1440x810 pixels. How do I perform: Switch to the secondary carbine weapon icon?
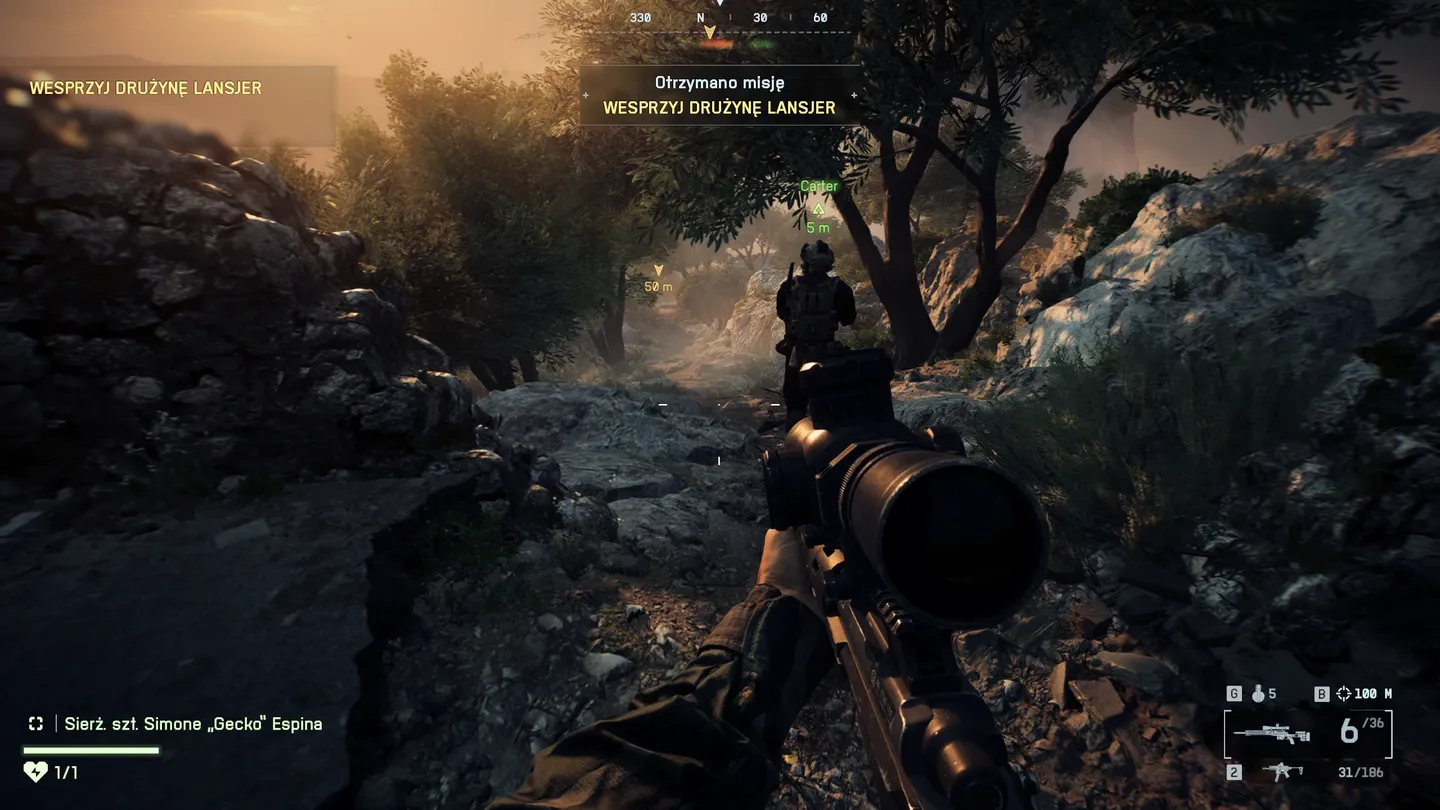point(1282,772)
